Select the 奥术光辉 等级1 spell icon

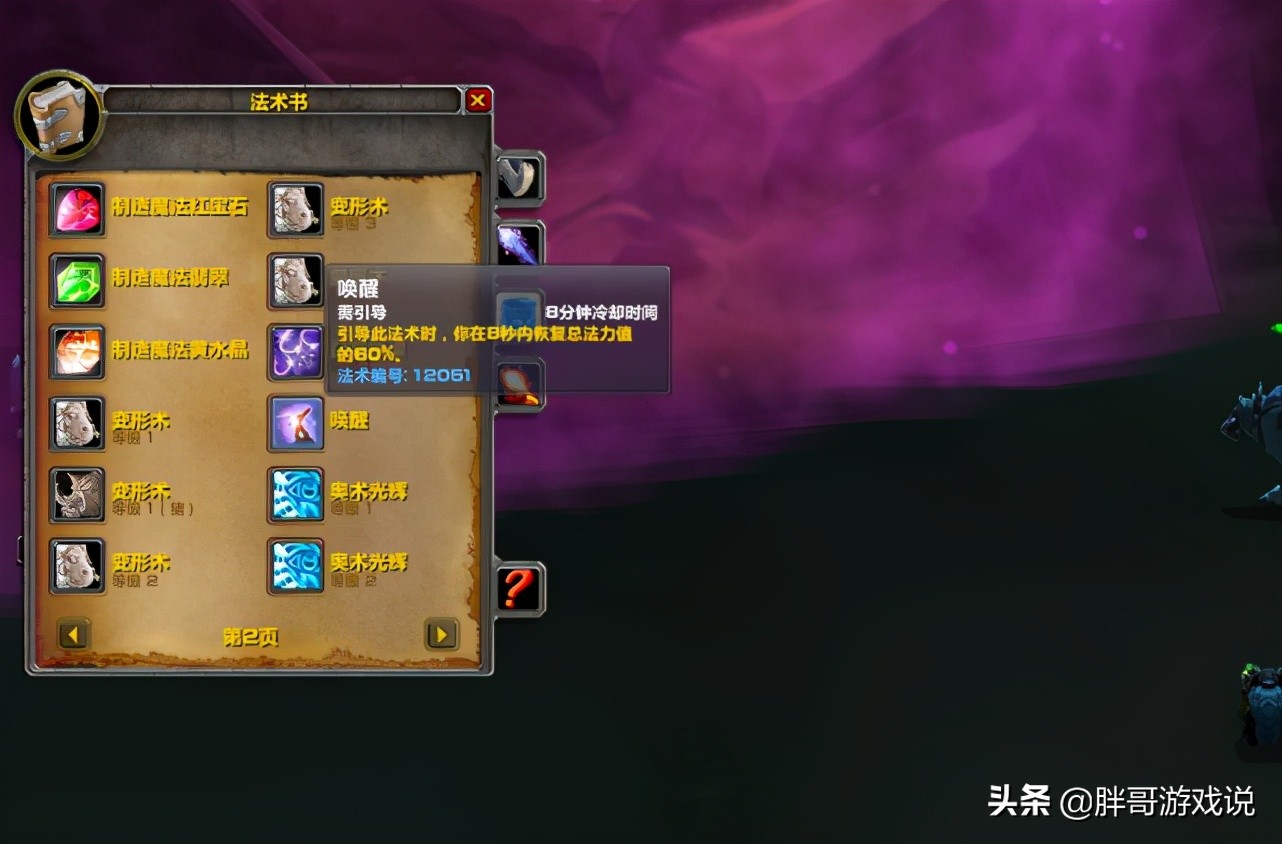coord(295,493)
